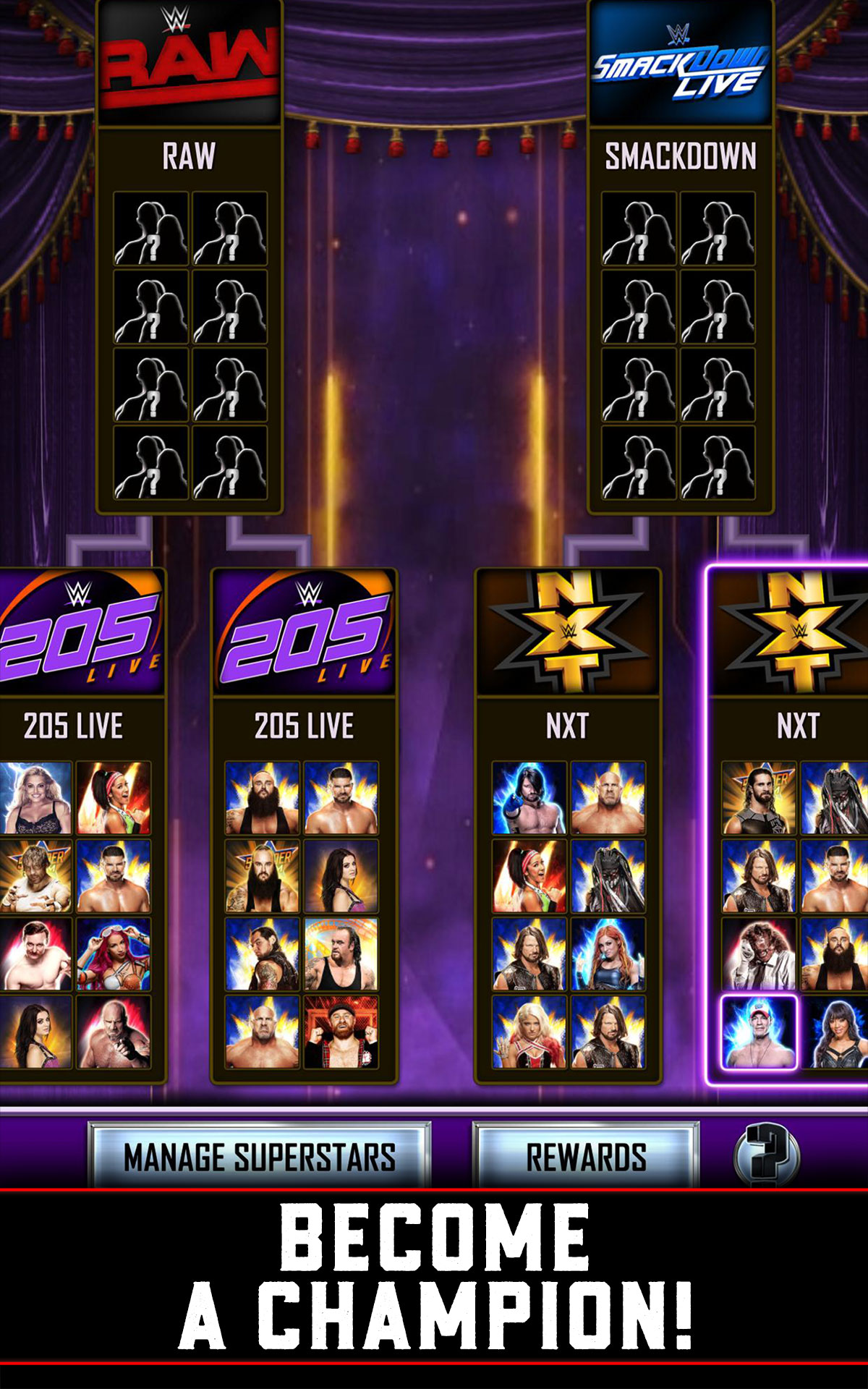
Task: Pick the Undertaker superstar card
Action: (x=341, y=955)
